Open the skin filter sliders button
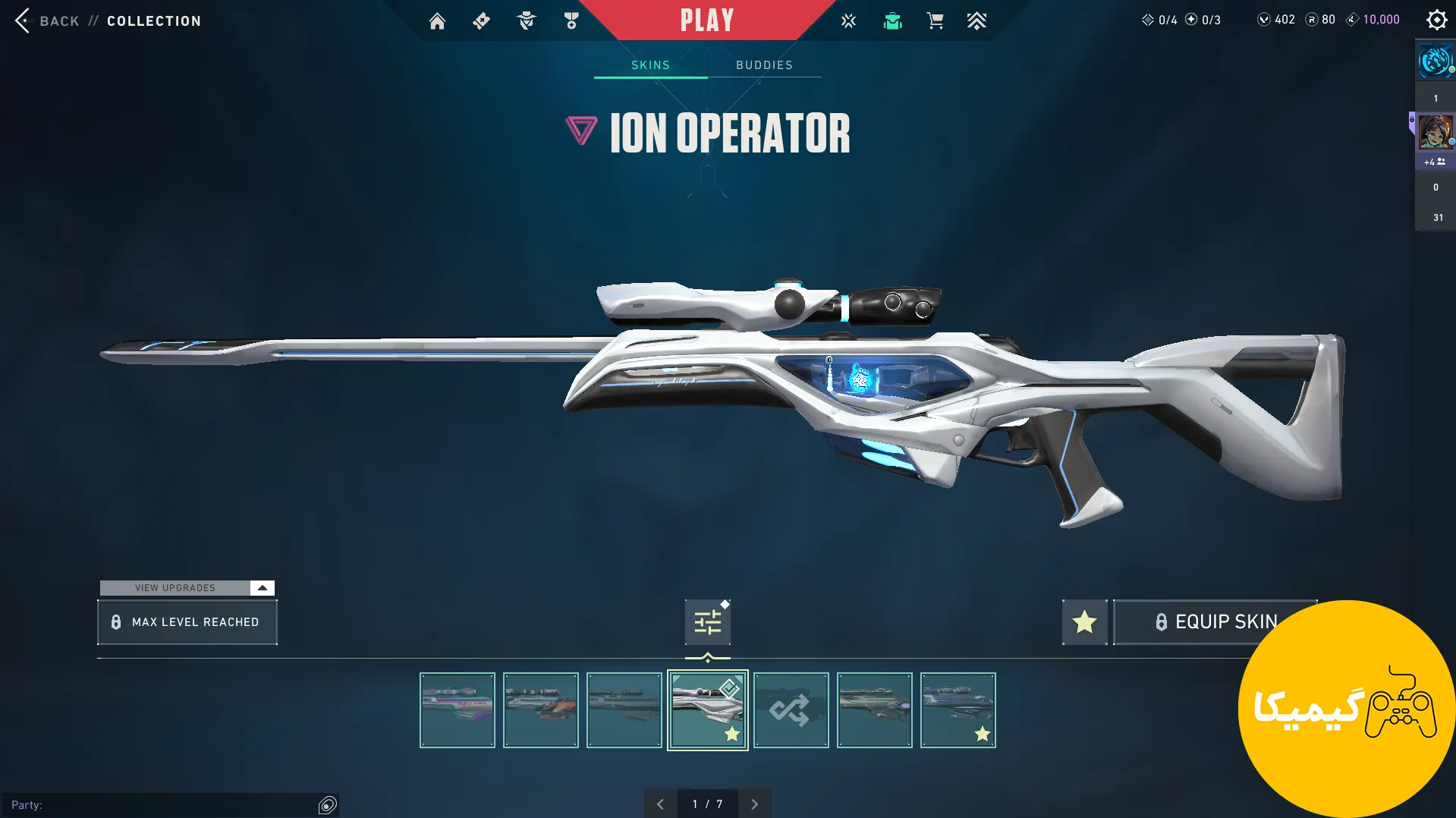 point(707,622)
